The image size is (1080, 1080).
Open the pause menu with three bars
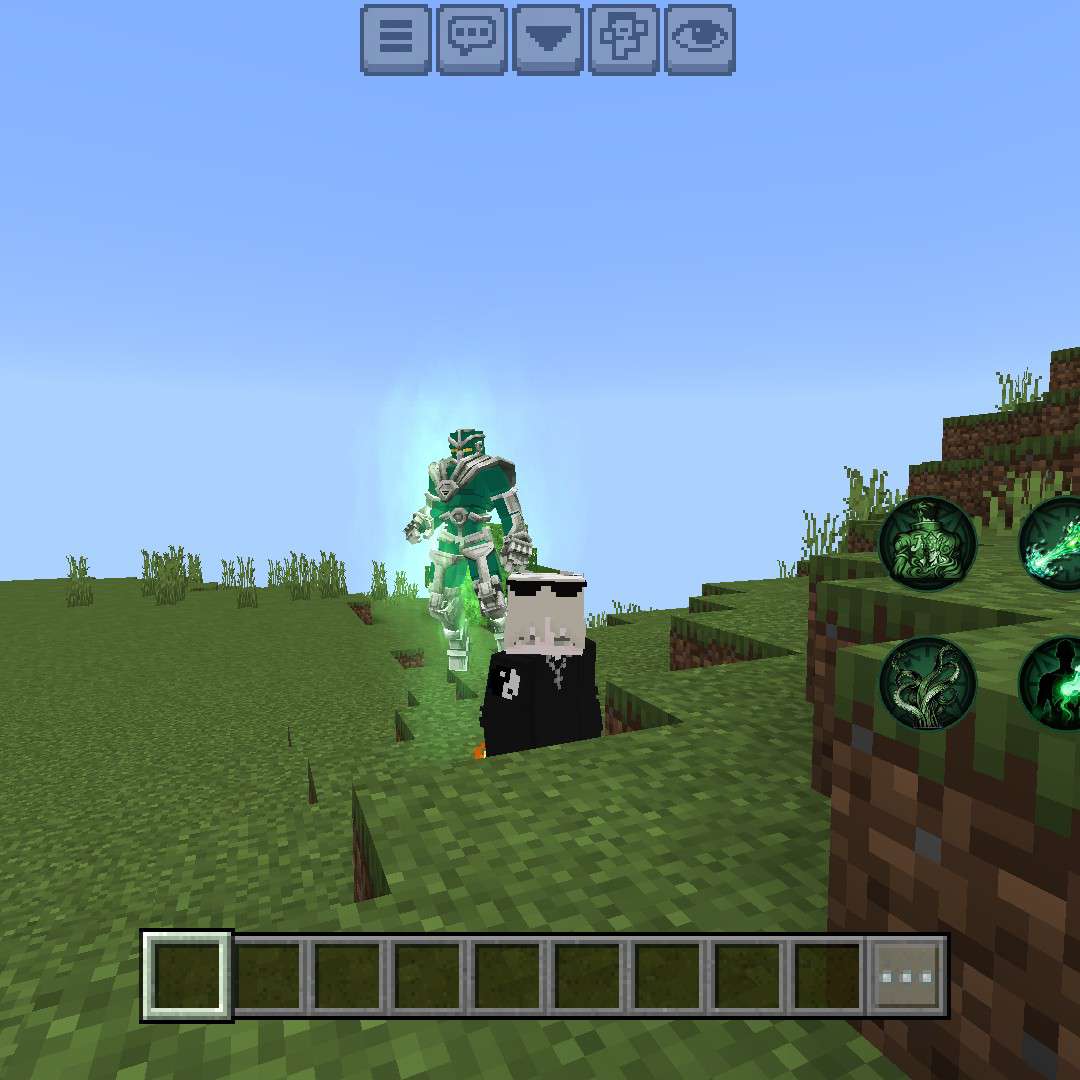point(396,39)
